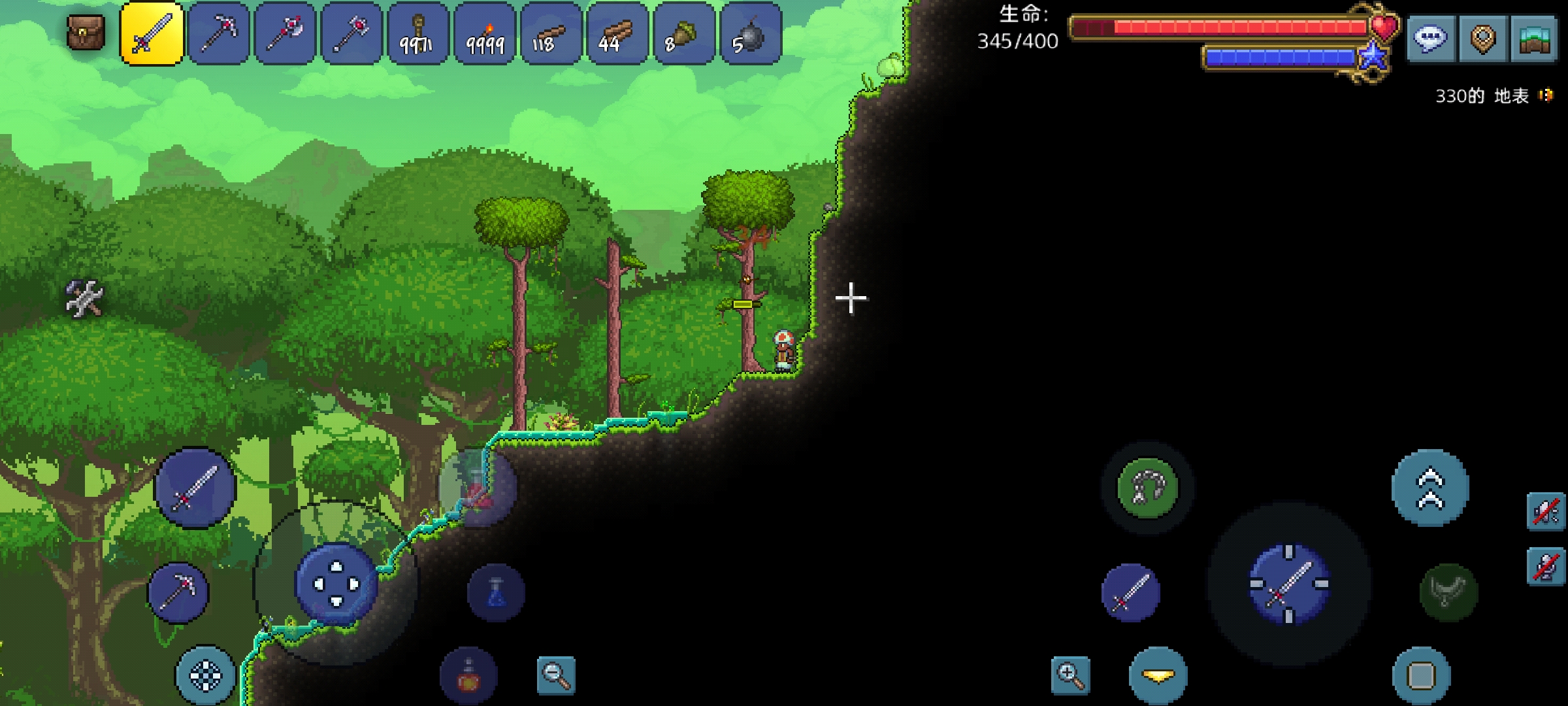Select the rope stack of 9971
The height and width of the screenshot is (706, 1568).
pos(418,34)
